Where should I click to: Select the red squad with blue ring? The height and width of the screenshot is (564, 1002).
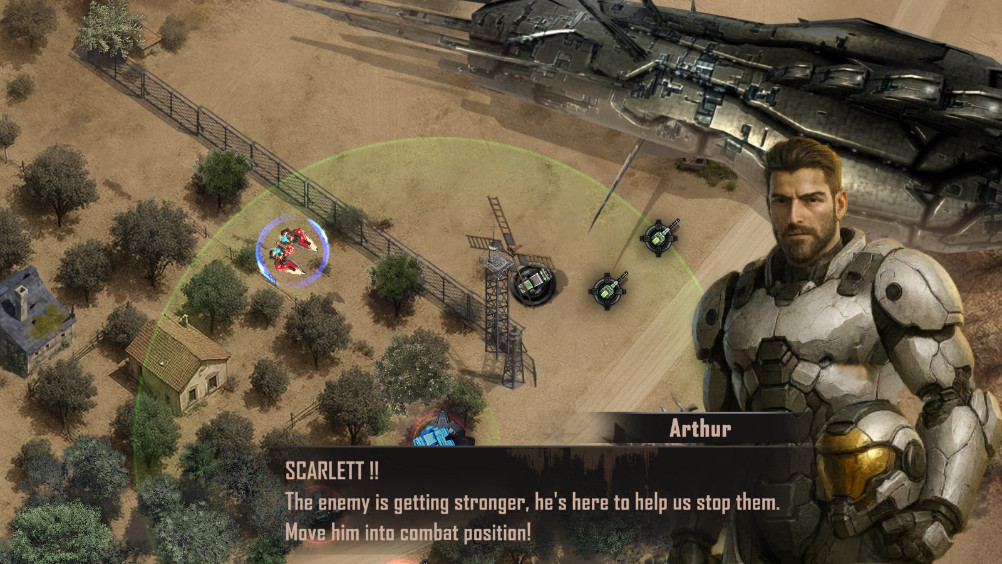292,250
